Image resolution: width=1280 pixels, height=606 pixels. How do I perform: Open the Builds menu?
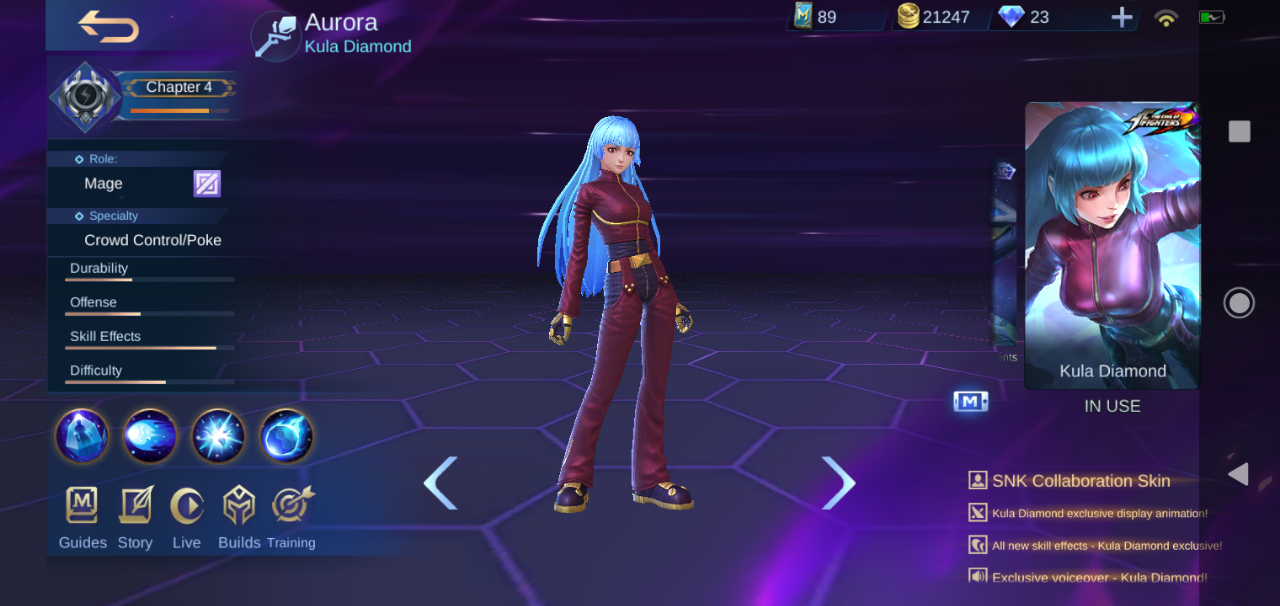click(239, 518)
